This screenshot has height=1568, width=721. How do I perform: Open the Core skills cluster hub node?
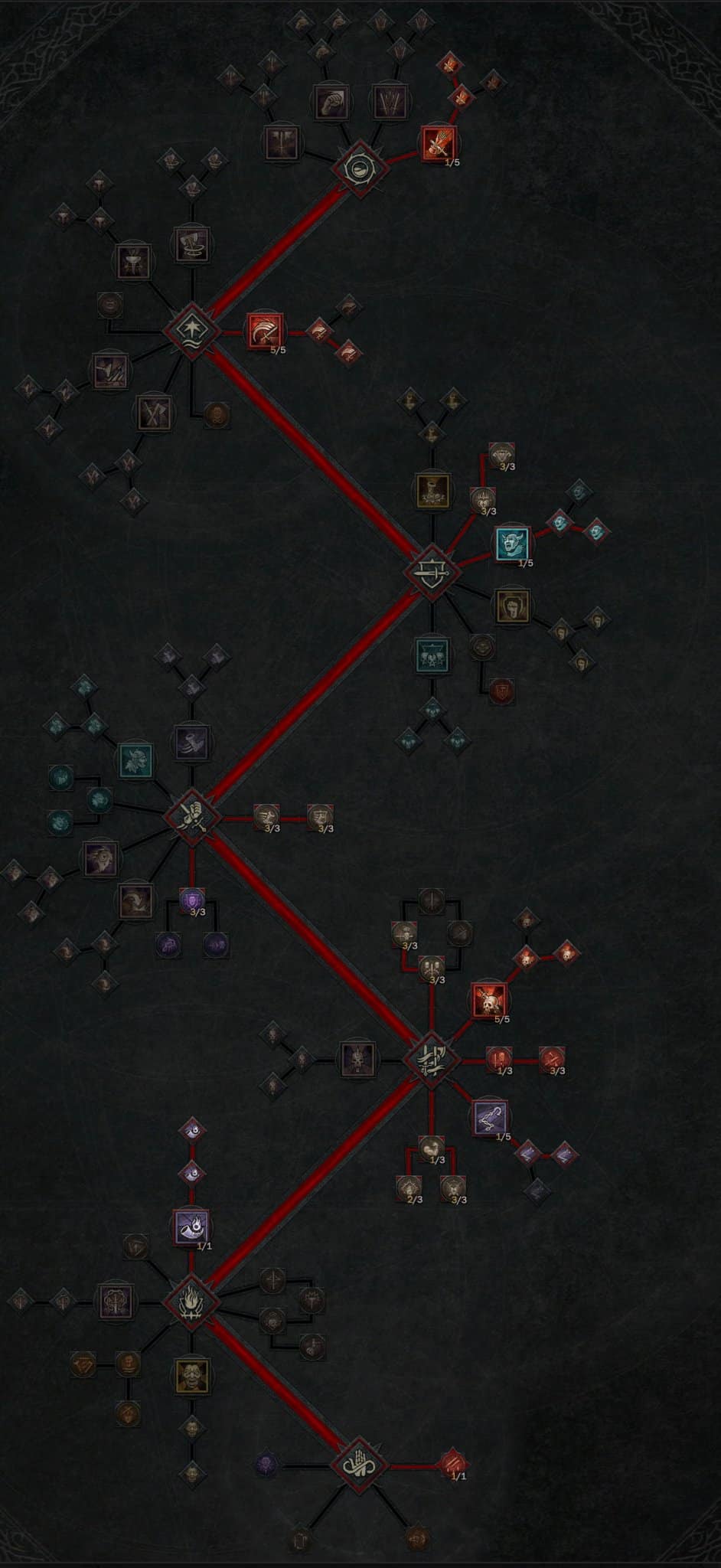coord(191,331)
